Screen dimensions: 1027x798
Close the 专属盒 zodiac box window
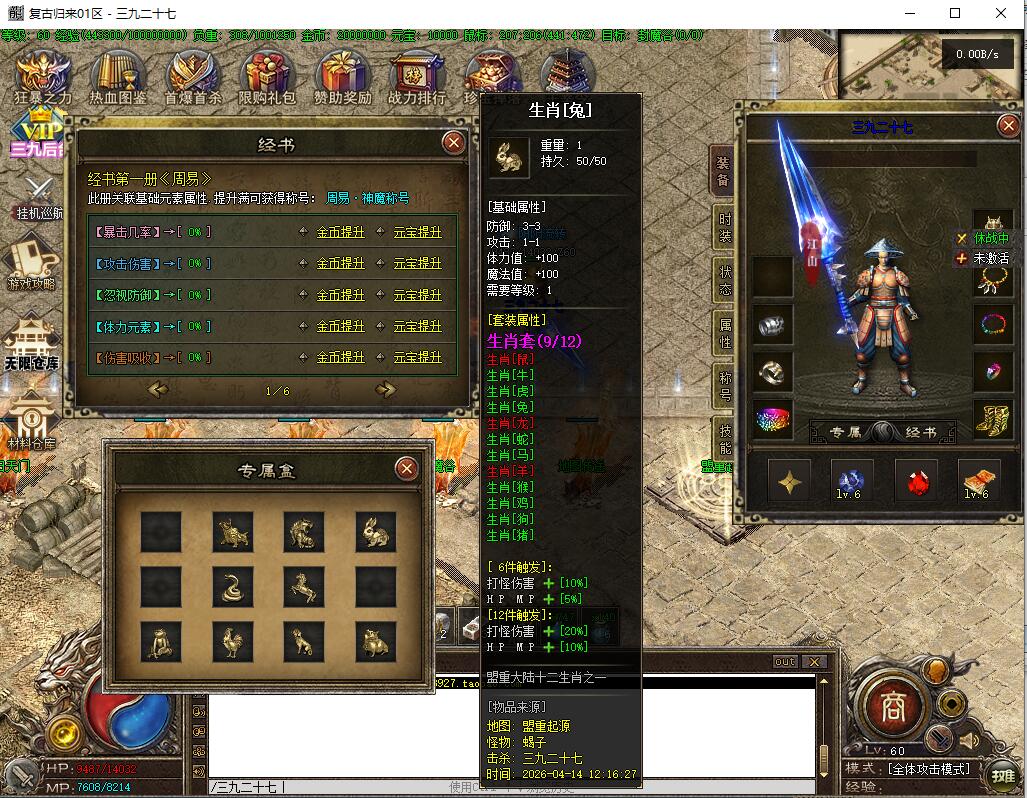406,468
